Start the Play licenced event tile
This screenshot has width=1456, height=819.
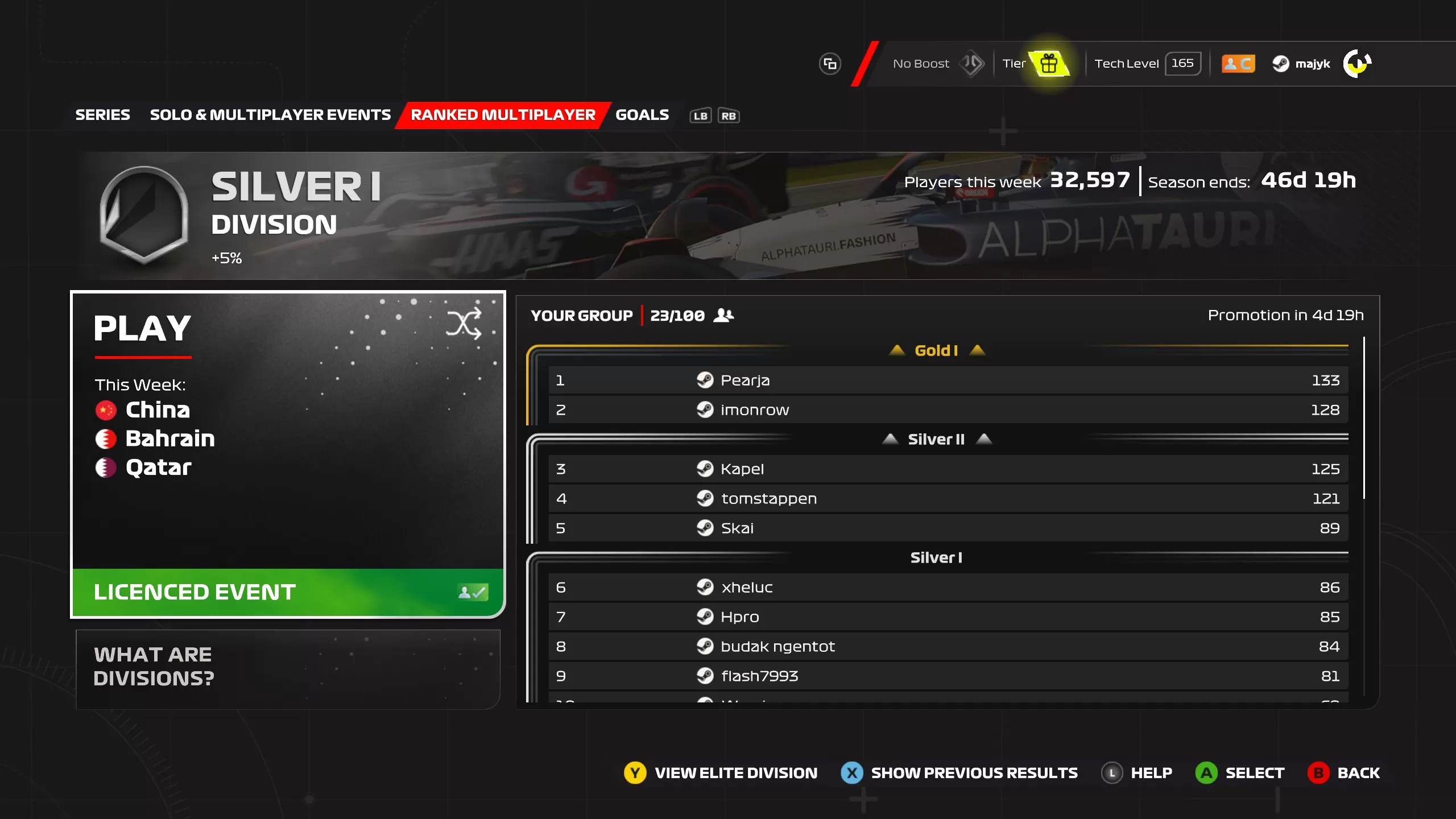click(x=288, y=454)
